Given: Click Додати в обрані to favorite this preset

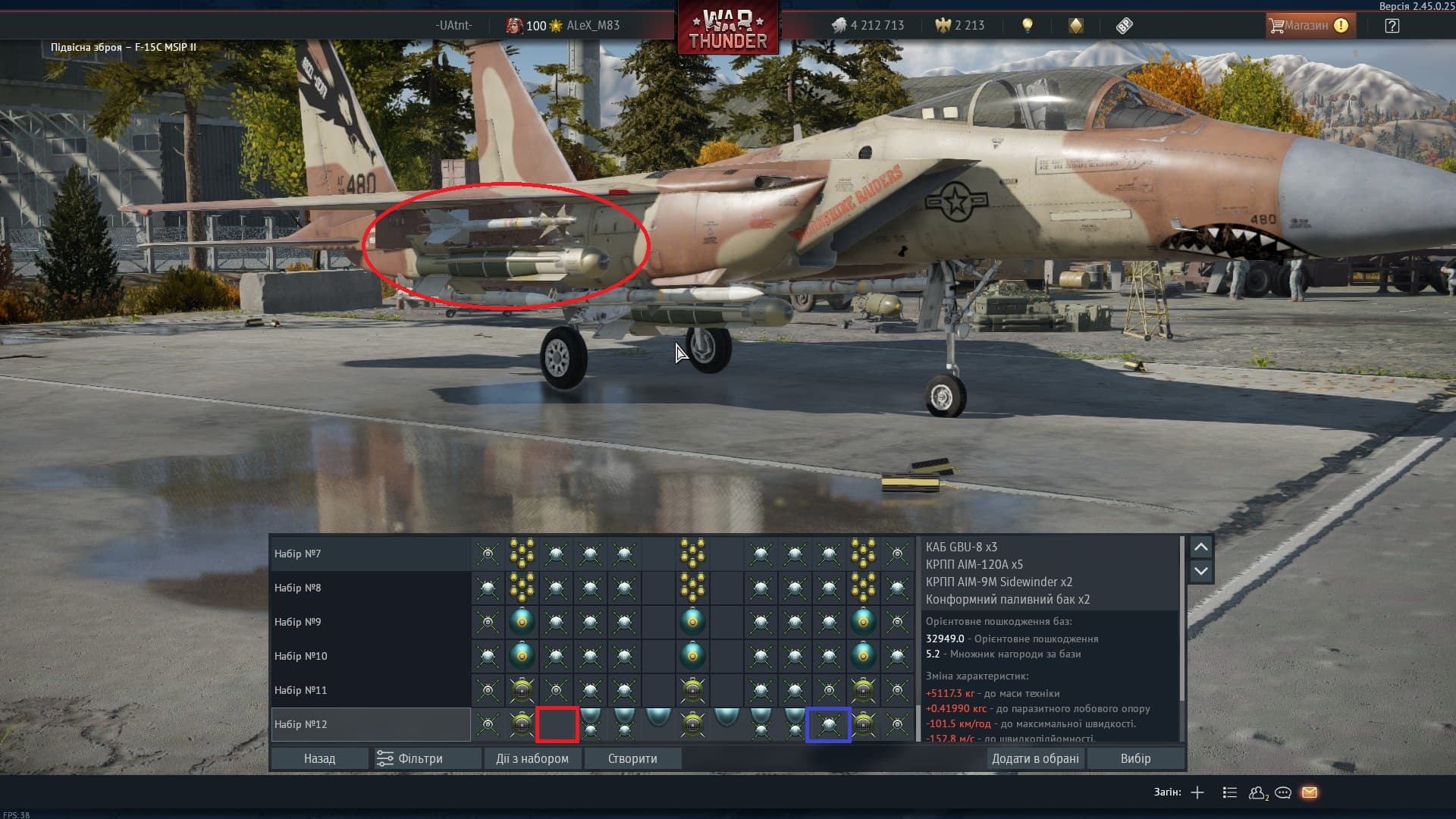Looking at the screenshot, I should [1036, 758].
